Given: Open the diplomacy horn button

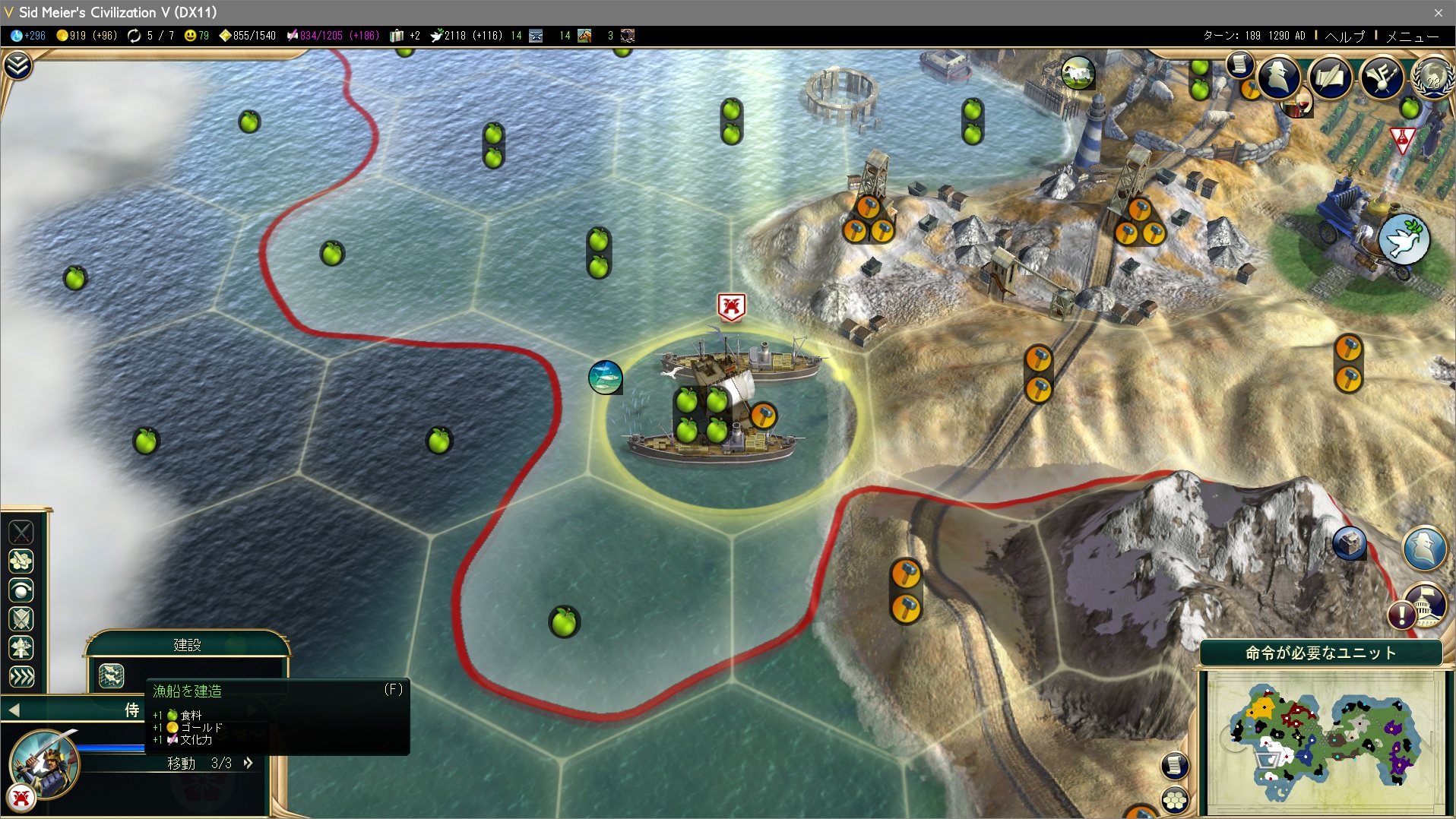Looking at the screenshot, I should pos(1382,77).
